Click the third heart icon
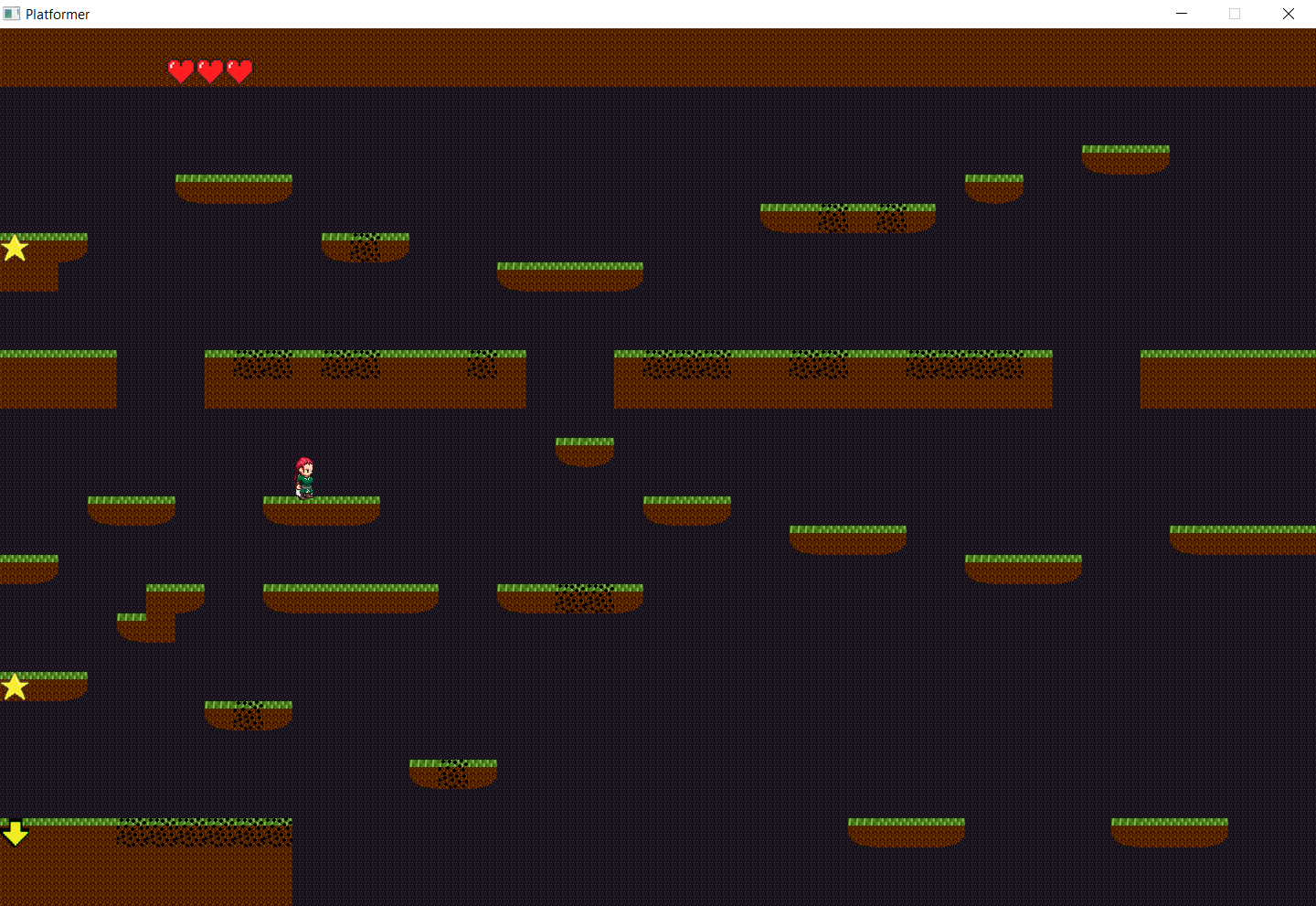The width and height of the screenshot is (1316, 906). point(239,70)
